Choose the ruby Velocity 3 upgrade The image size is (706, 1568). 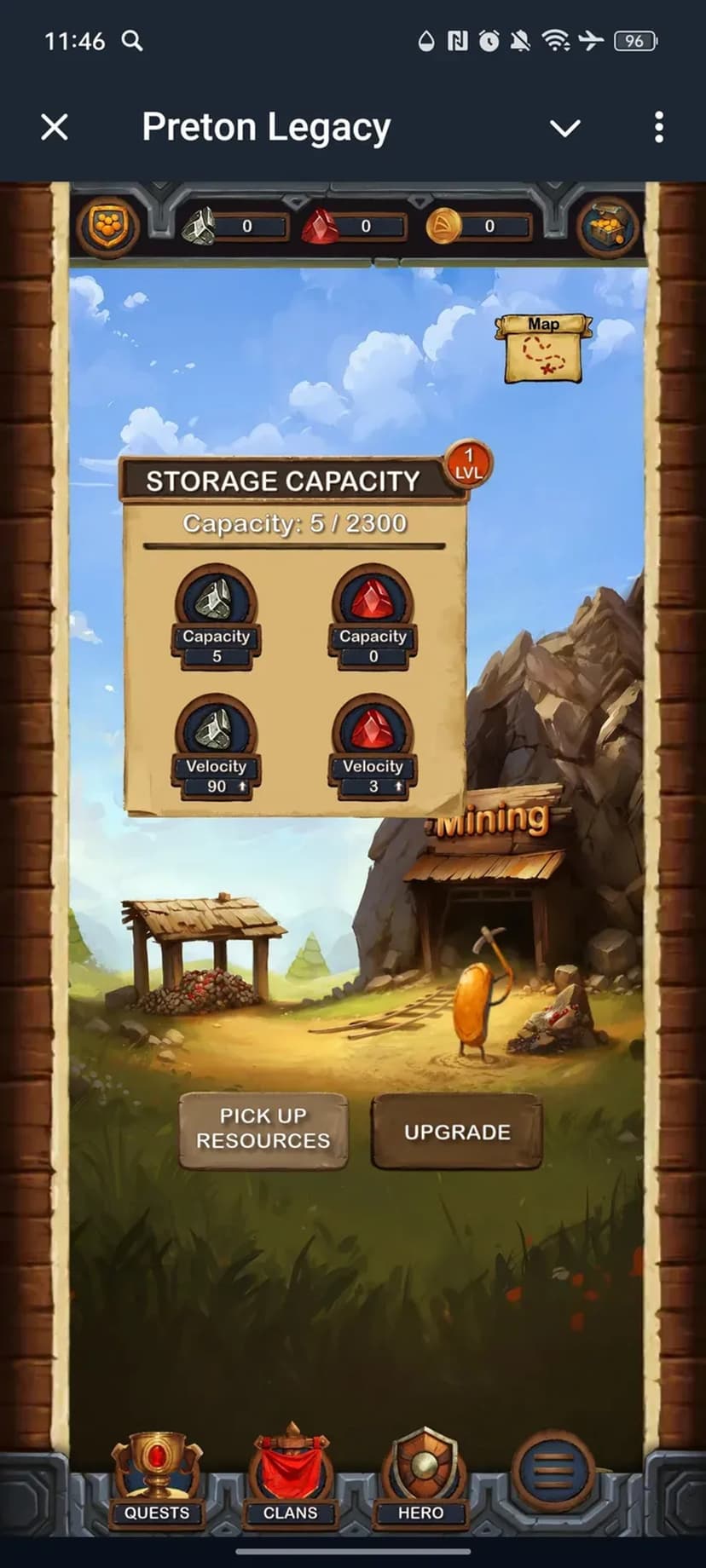[373, 748]
